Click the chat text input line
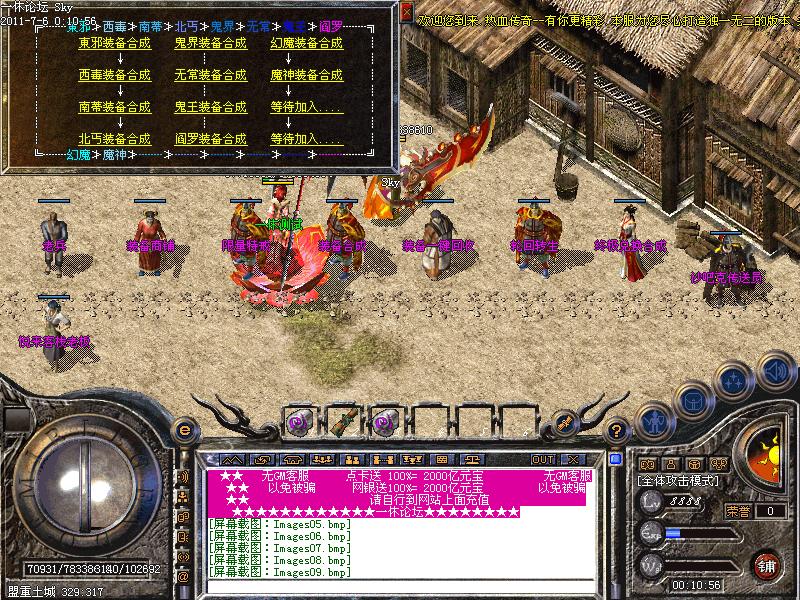 coord(400,586)
